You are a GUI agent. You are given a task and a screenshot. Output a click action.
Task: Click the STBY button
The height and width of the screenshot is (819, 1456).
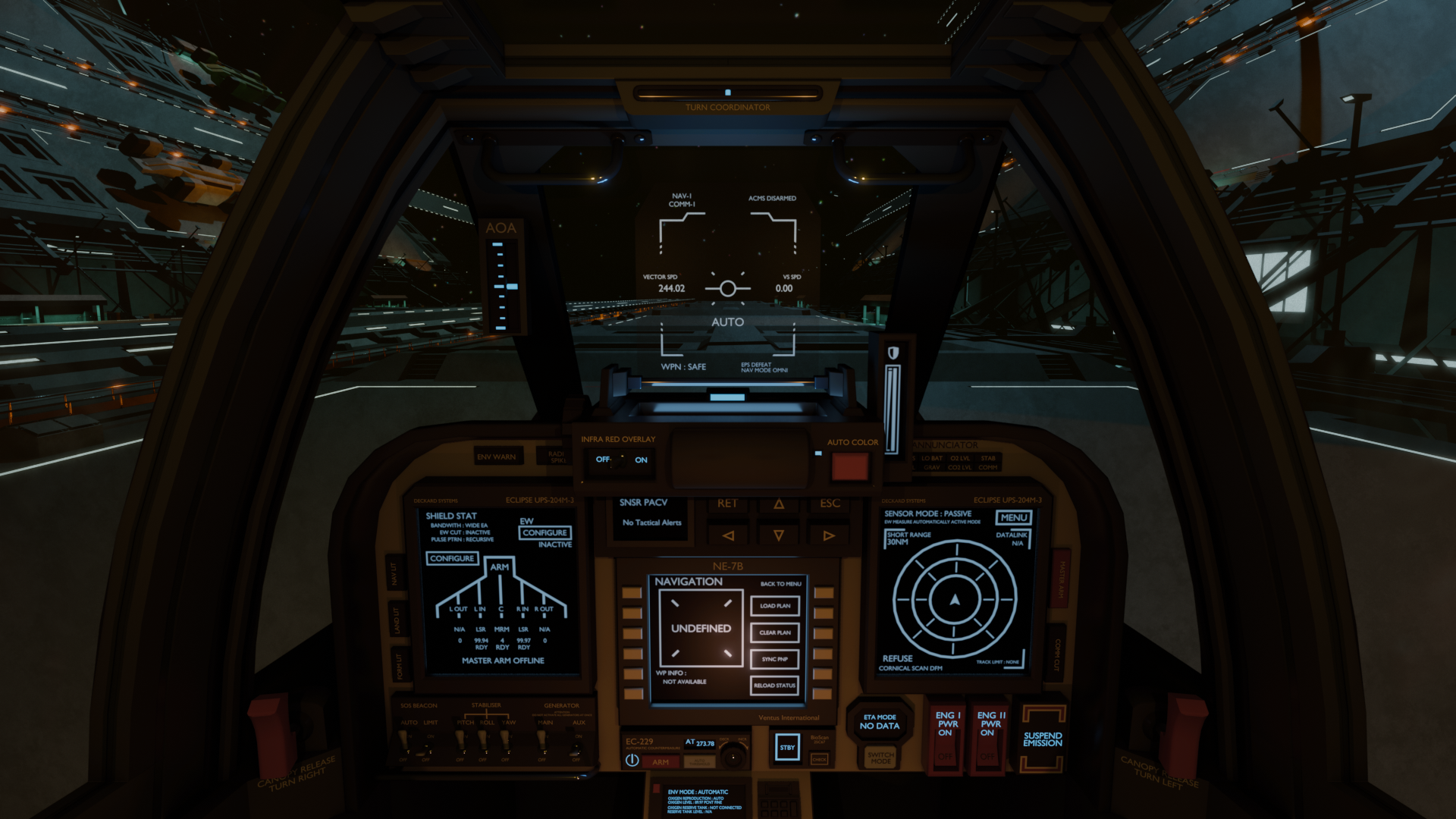point(787,748)
